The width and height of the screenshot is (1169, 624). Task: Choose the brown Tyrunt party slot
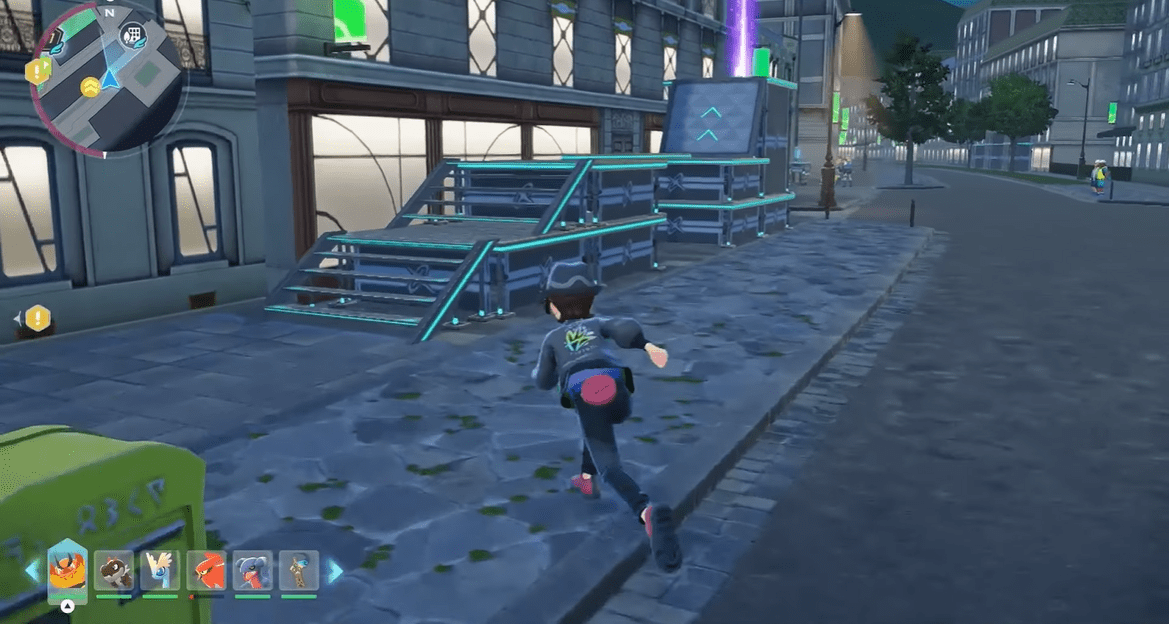[x=114, y=570]
